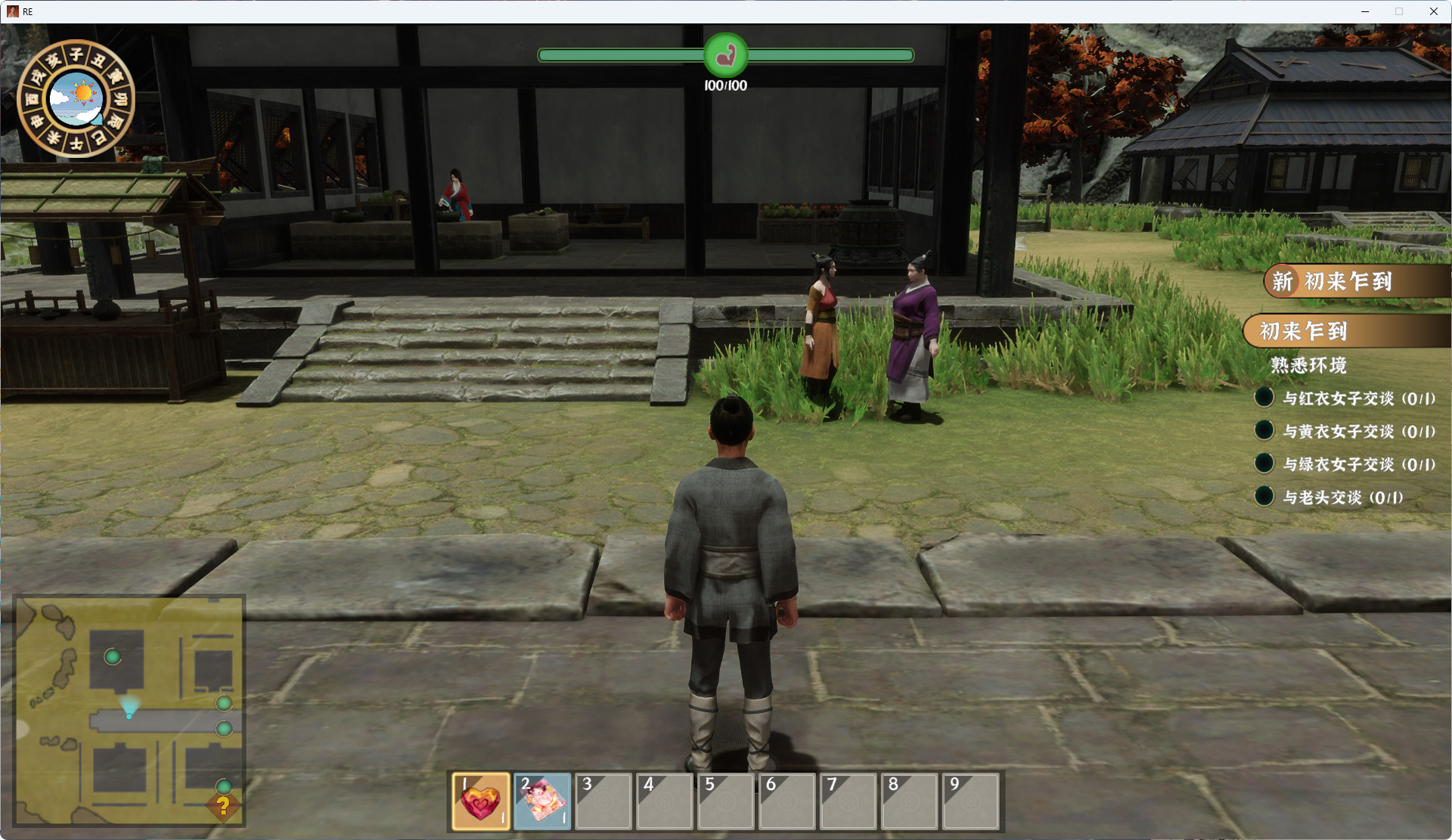Click the sun time-of-day dial
This screenshot has width=1452, height=840.
(x=76, y=98)
